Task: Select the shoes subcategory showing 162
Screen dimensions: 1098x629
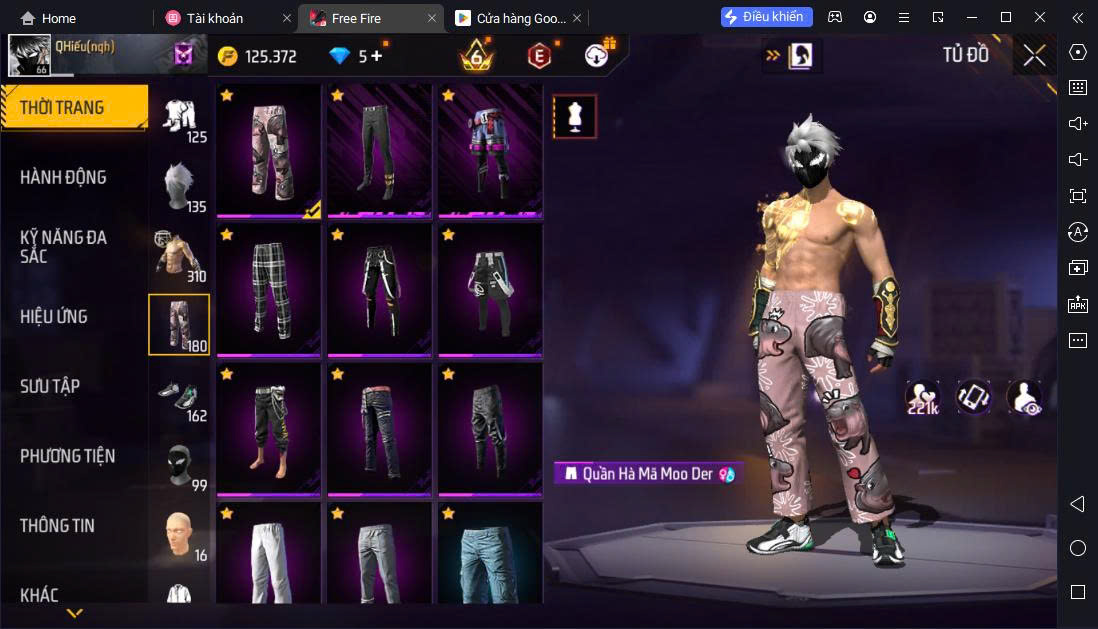Action: point(180,396)
